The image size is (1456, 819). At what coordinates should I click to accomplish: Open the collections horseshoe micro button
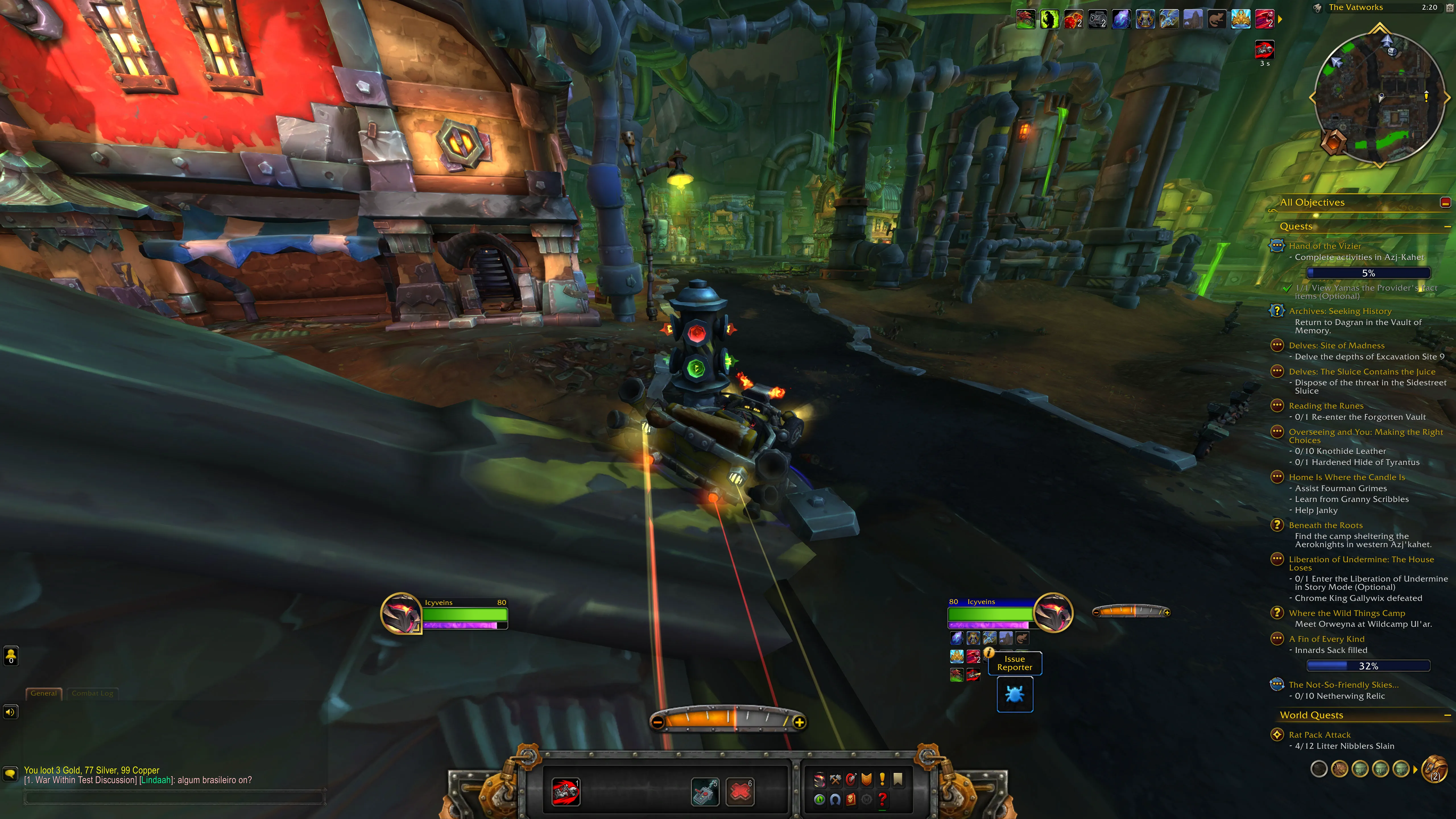point(835,799)
